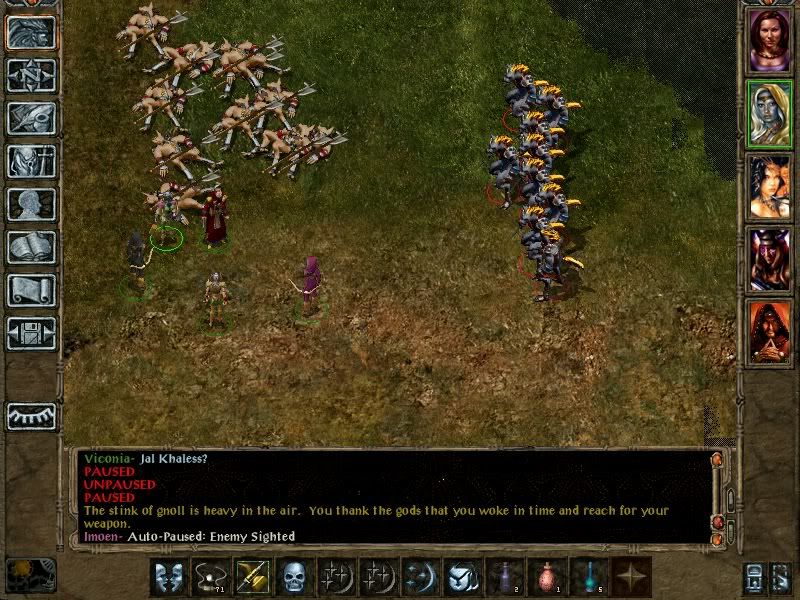800x600 pixels.
Task: Open the area map from the sidebar
Action: click(x=31, y=75)
